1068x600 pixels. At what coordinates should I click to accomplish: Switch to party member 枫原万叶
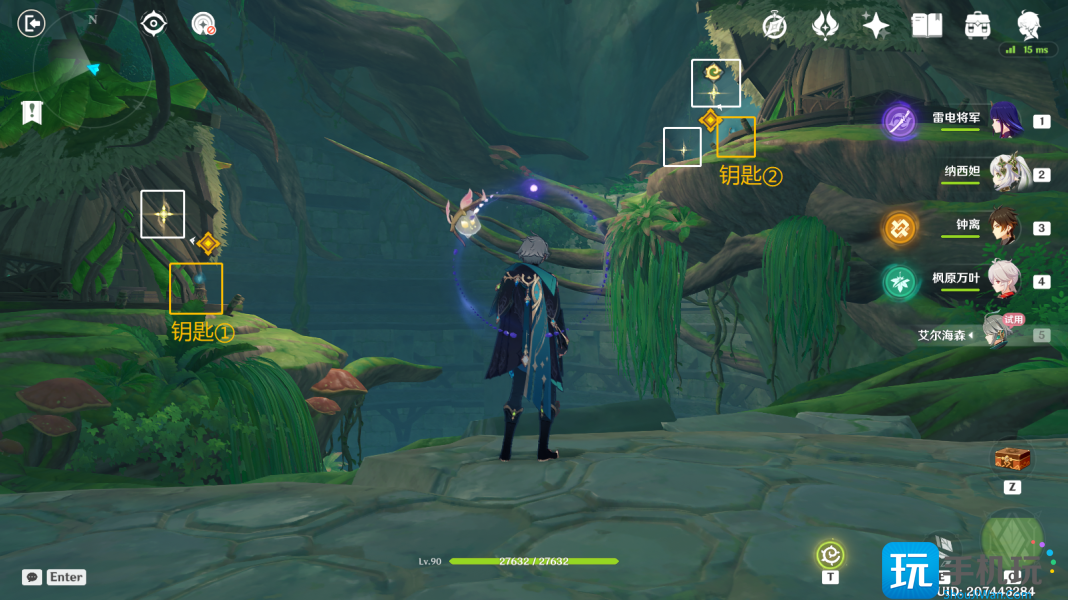click(1003, 281)
